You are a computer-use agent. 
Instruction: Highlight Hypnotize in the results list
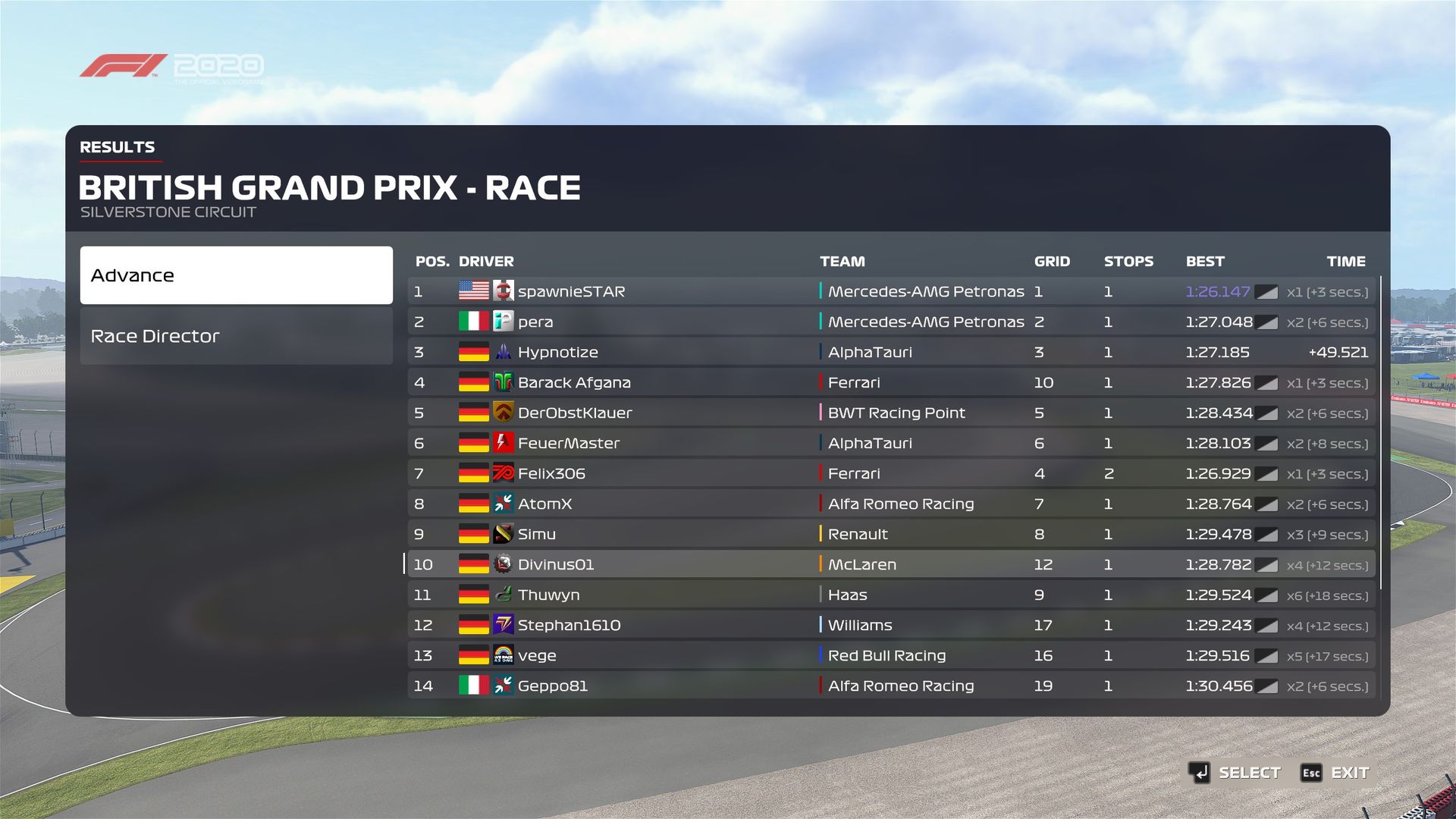[x=891, y=352]
